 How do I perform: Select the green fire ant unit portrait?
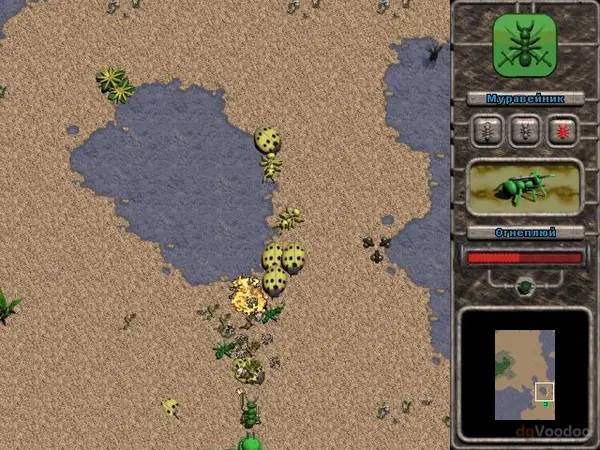click(525, 188)
